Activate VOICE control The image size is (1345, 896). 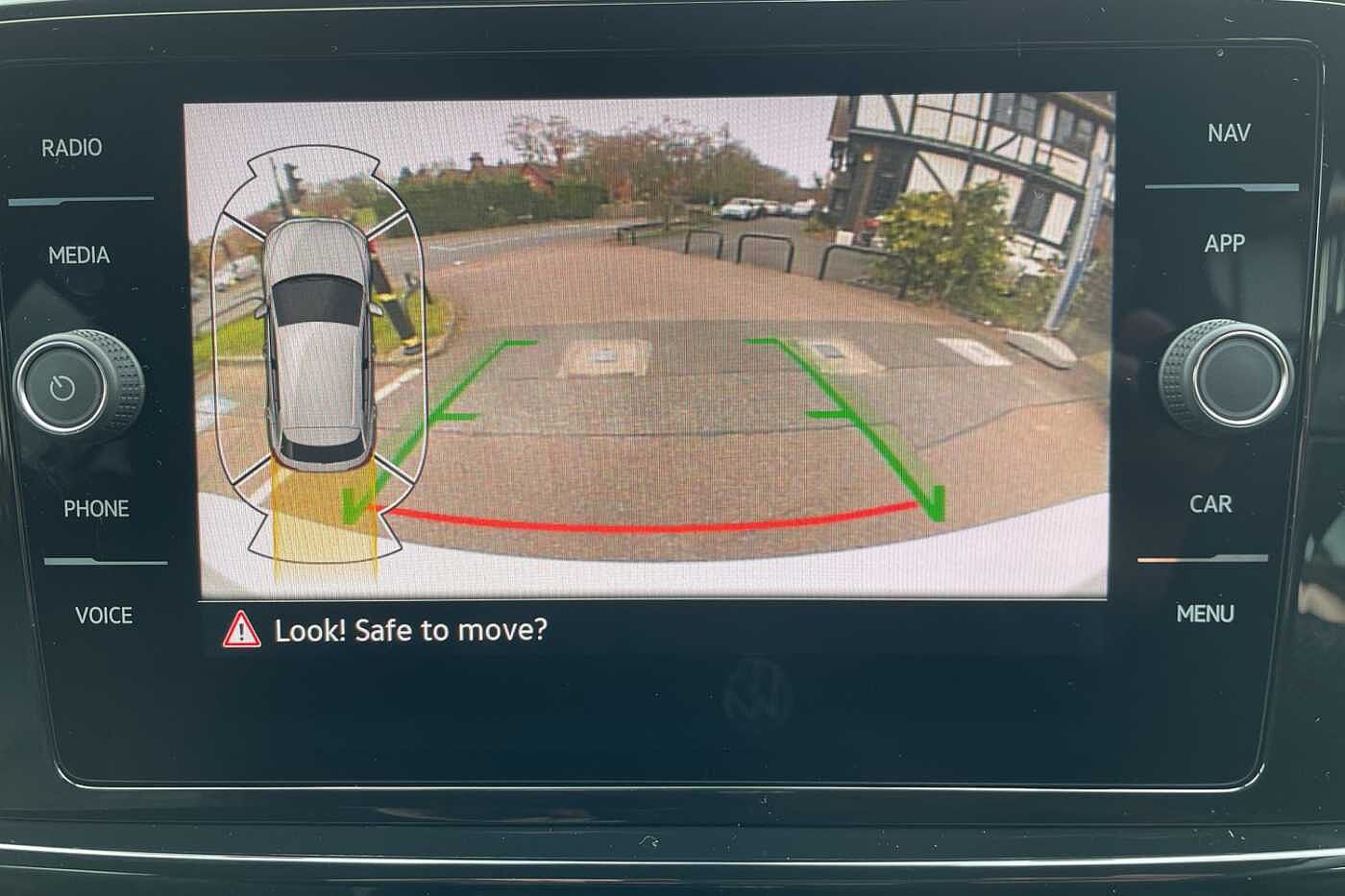[104, 616]
